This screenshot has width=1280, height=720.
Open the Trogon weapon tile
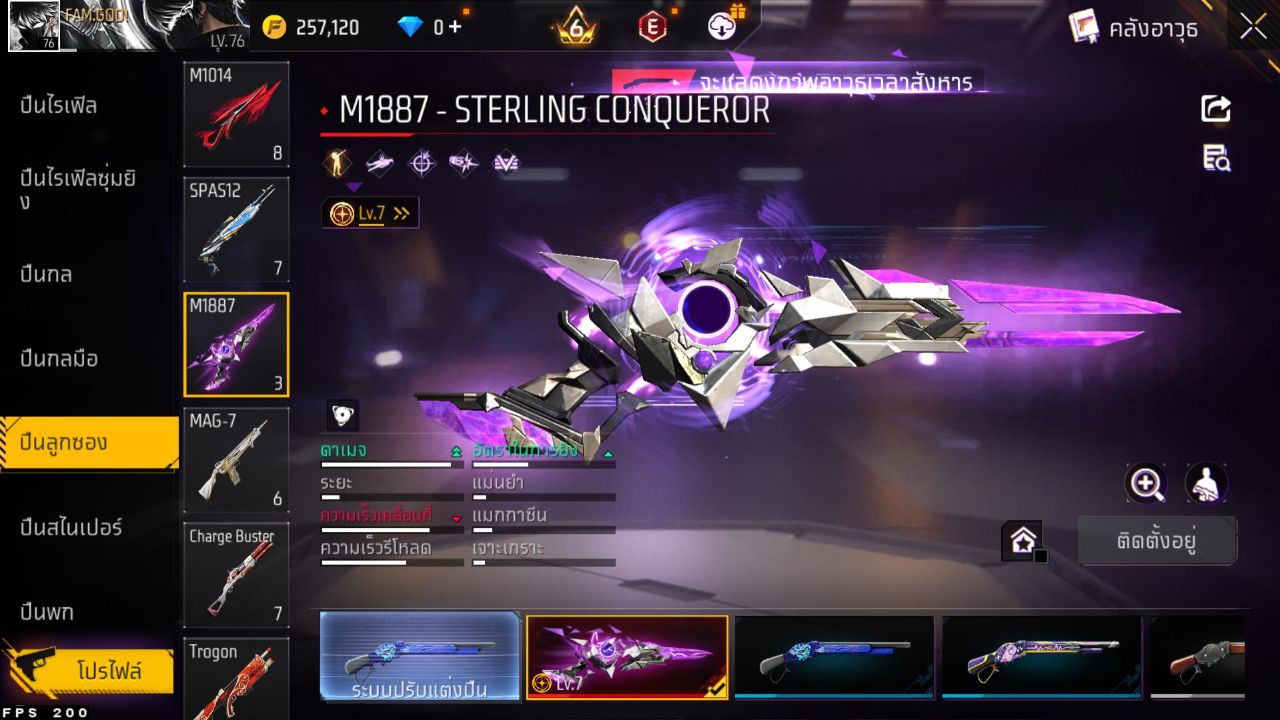click(x=236, y=678)
